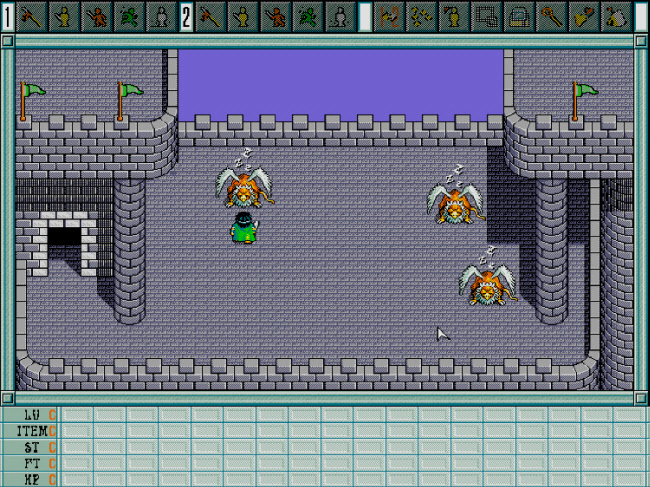The image size is (650, 487).
Task: Click the orange key icon
Action: tap(552, 16)
